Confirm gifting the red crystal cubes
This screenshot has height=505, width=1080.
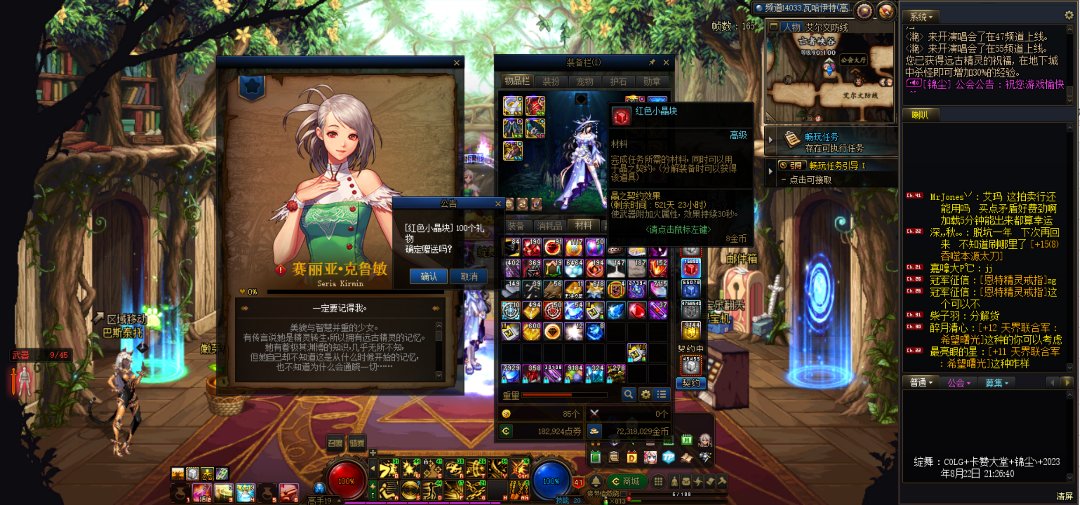[x=429, y=276]
